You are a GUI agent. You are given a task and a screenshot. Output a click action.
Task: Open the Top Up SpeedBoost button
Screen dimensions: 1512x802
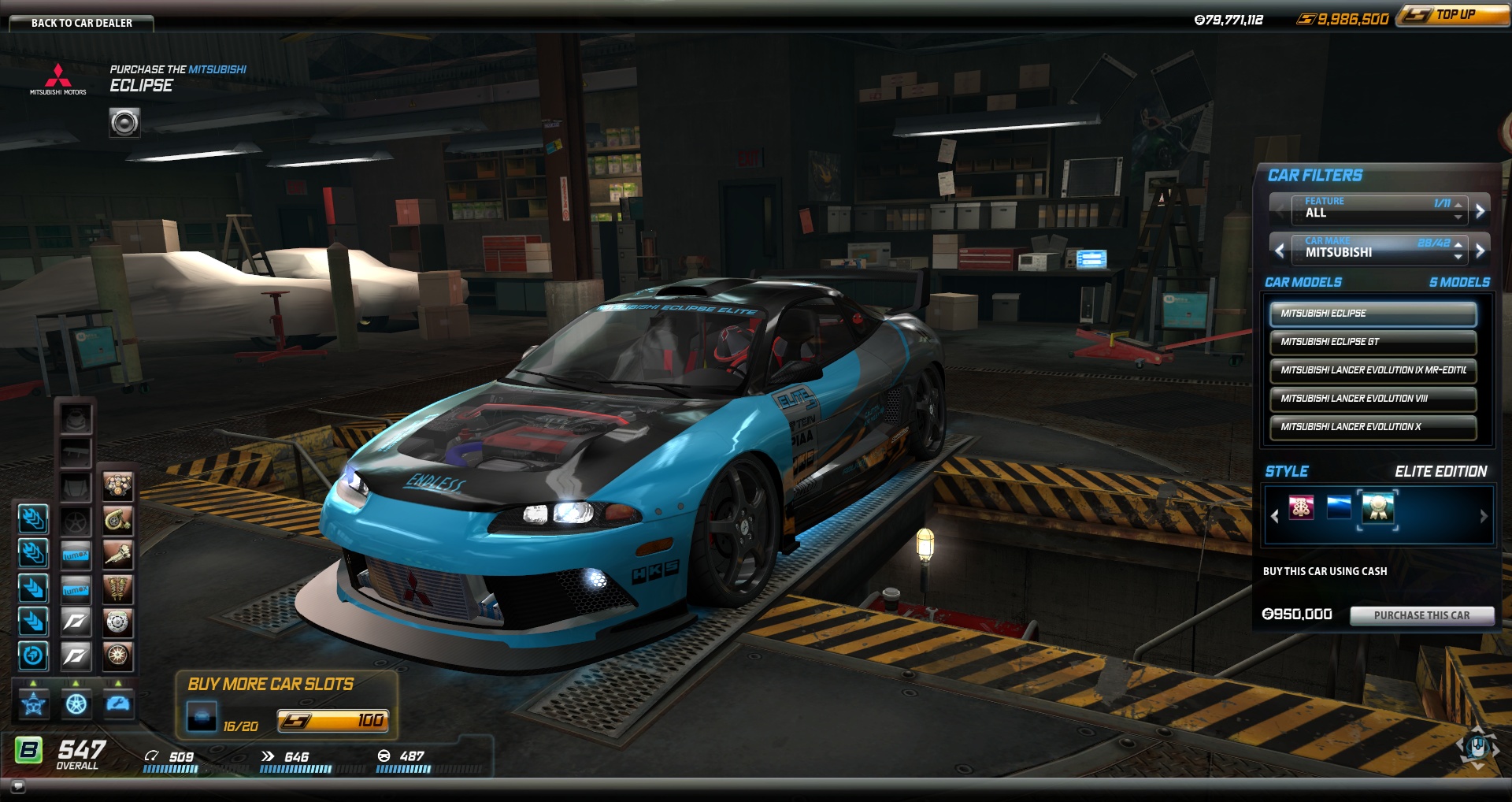click(1454, 15)
